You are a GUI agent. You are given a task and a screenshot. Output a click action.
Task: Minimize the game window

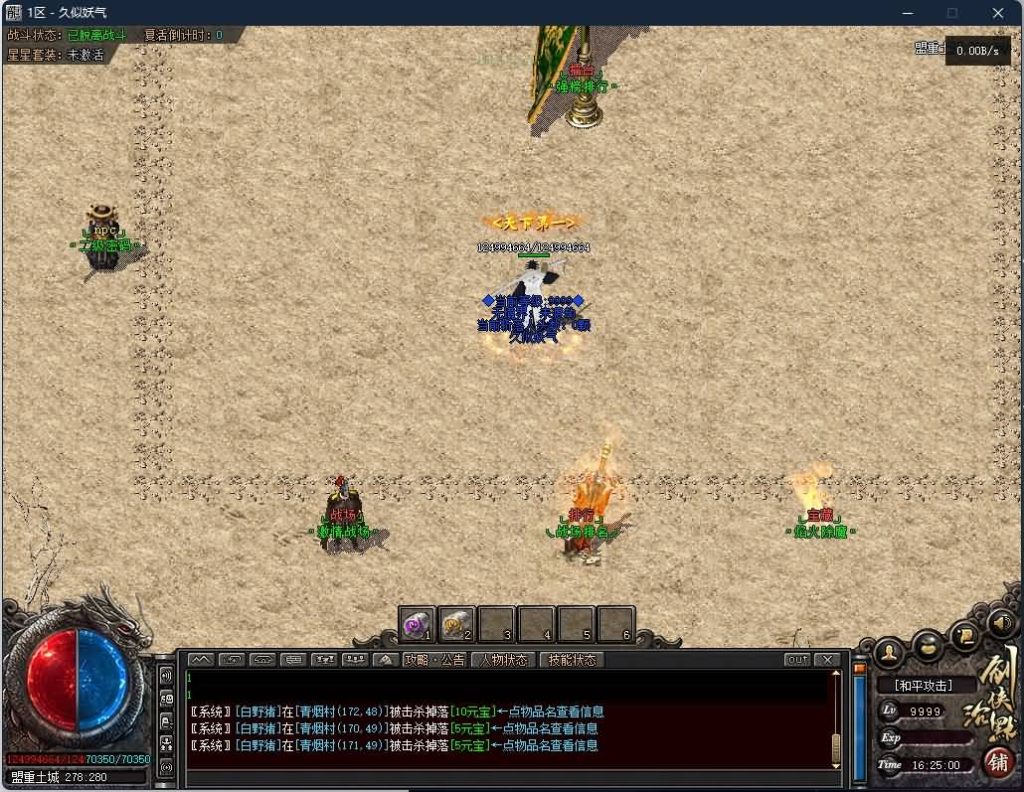907,13
